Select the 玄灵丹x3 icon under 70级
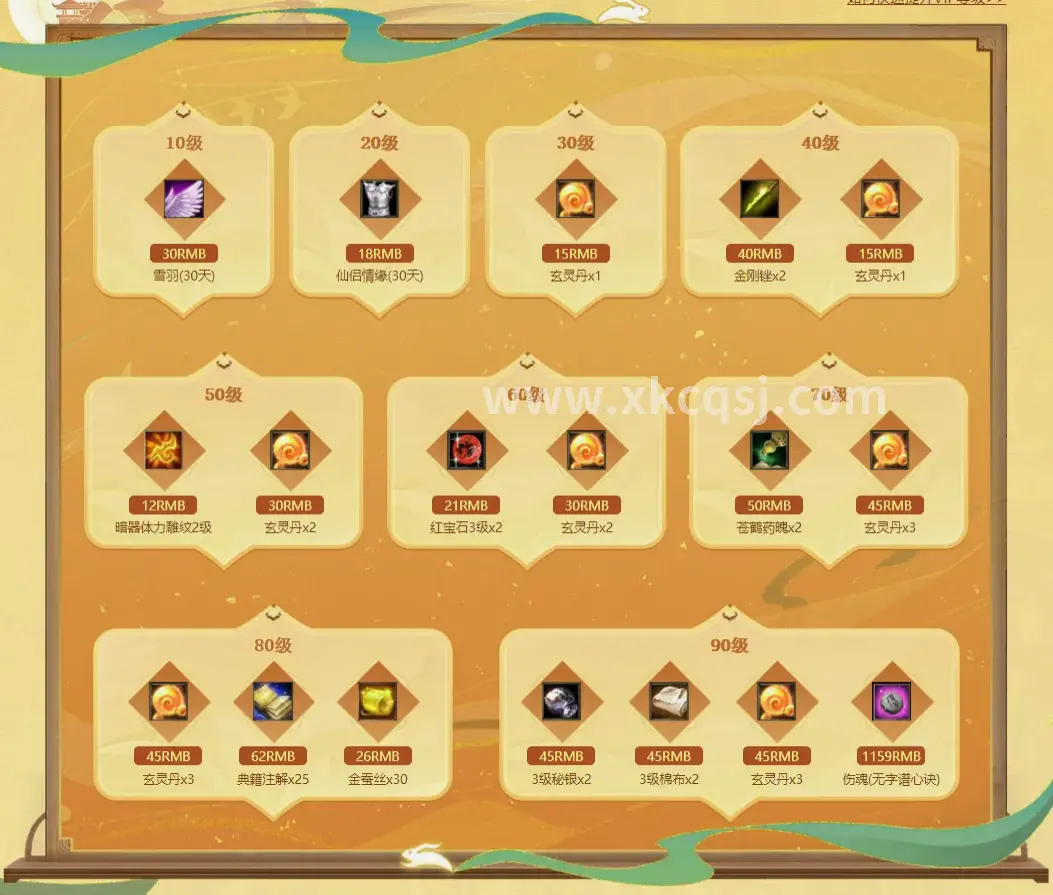1053x895 pixels. tap(890, 451)
